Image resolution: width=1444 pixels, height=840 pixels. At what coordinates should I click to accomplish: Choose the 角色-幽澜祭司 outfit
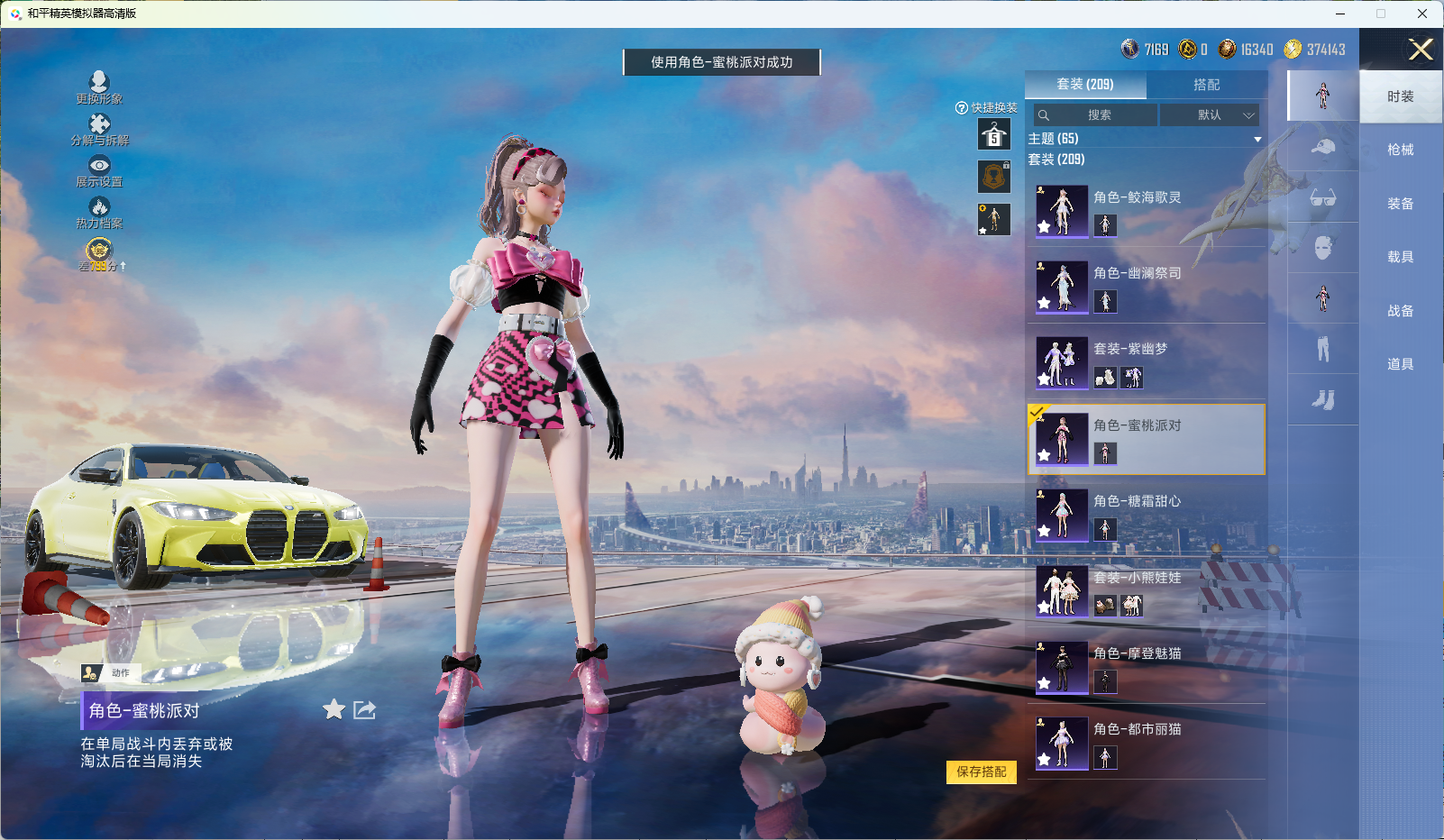tap(1146, 287)
